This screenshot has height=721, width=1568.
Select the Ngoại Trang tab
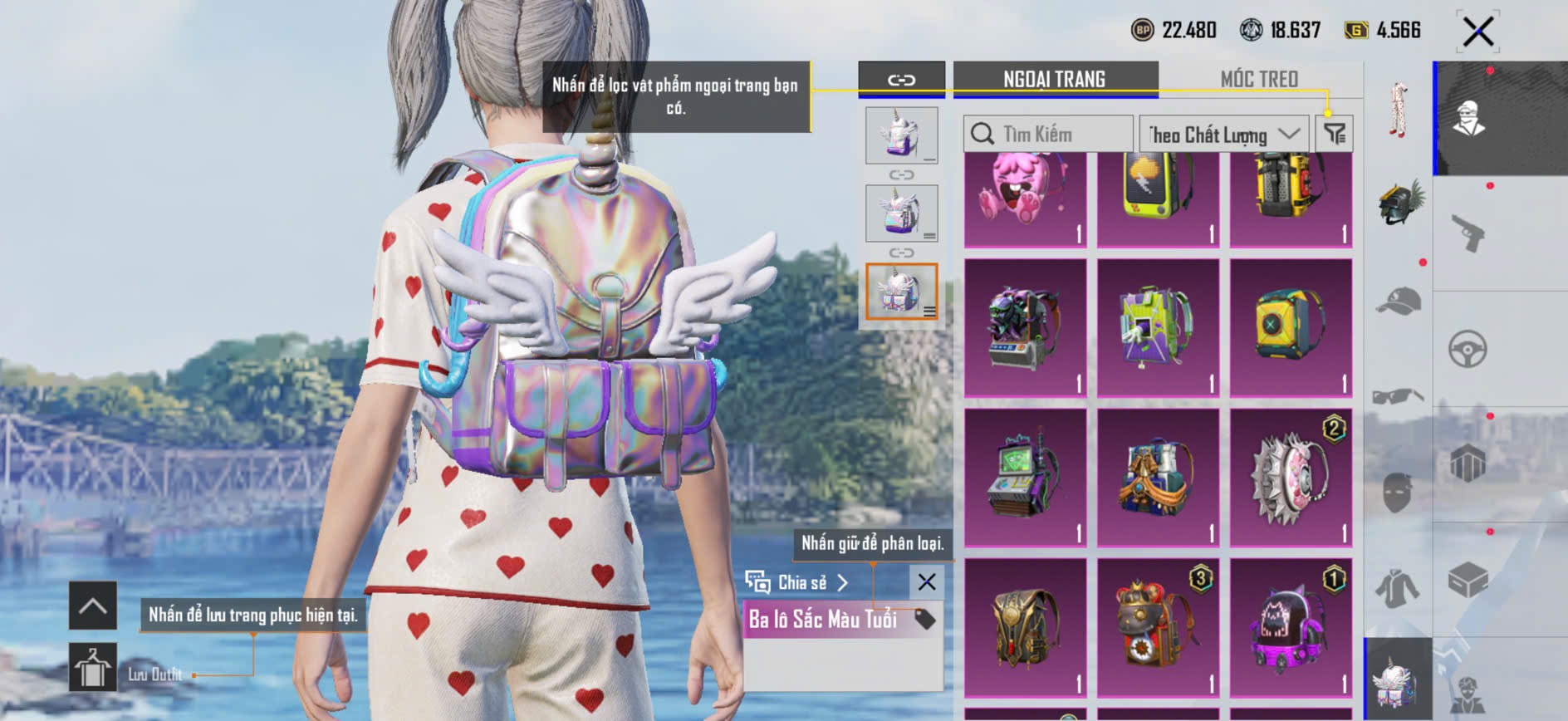1054,79
